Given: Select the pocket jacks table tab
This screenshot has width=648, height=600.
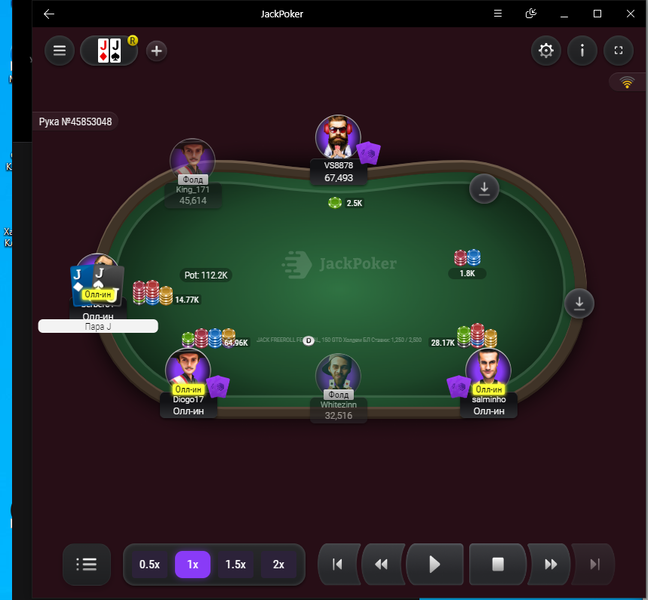Looking at the screenshot, I should pyautogui.click(x=109, y=51).
